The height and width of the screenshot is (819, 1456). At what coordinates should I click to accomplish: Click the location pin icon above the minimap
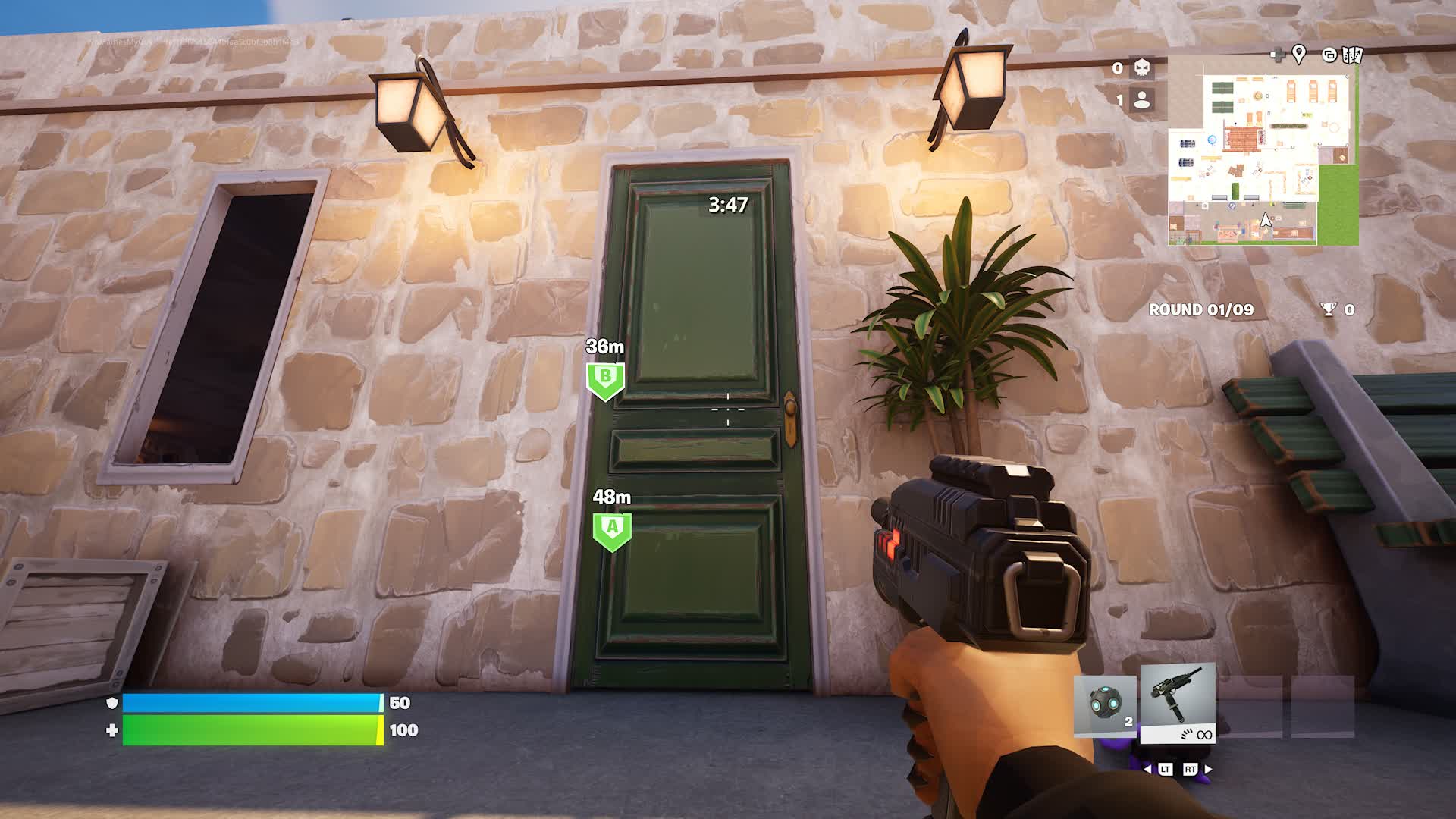pos(1299,54)
